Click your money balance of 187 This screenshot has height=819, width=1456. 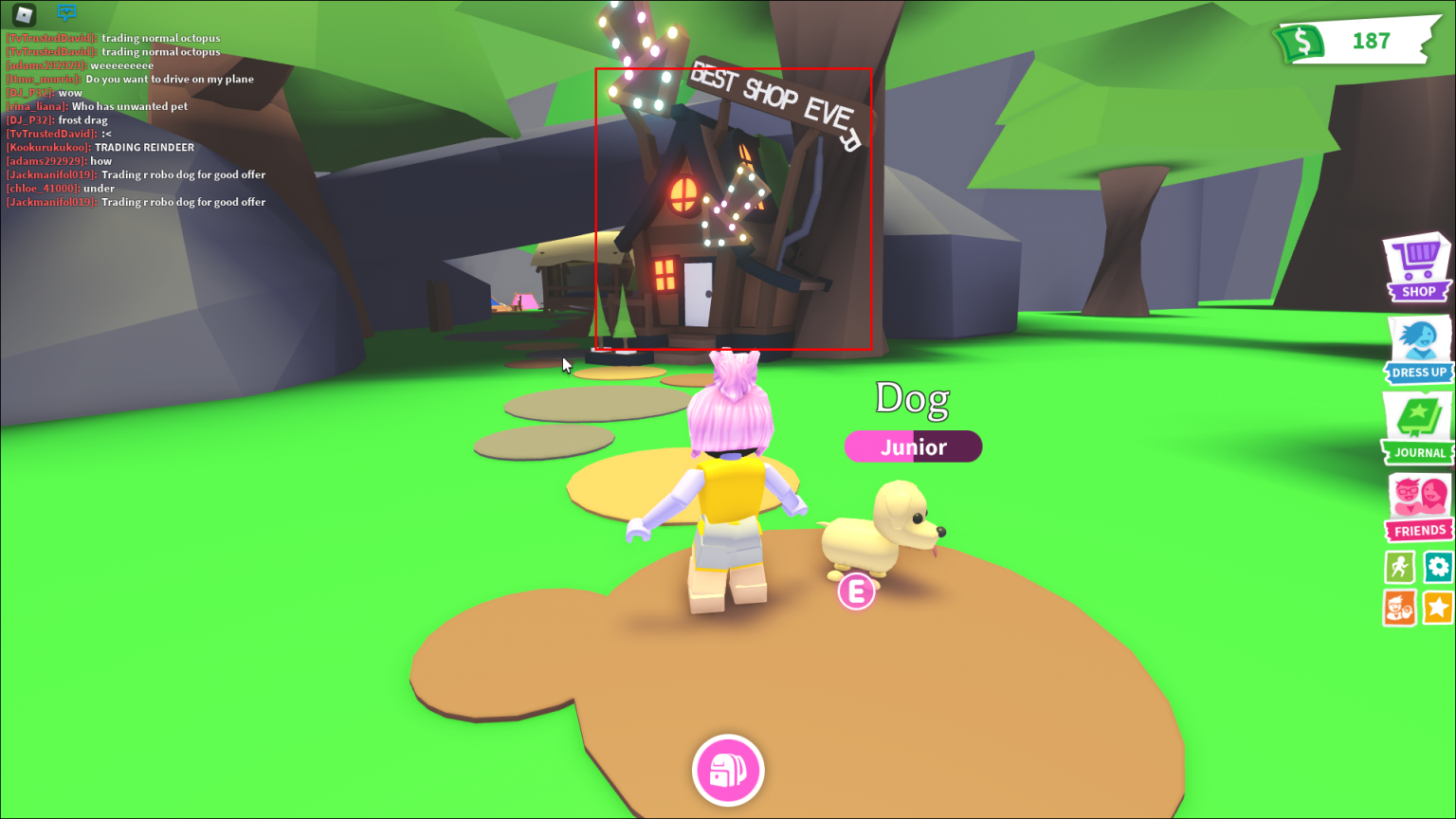point(1372,42)
